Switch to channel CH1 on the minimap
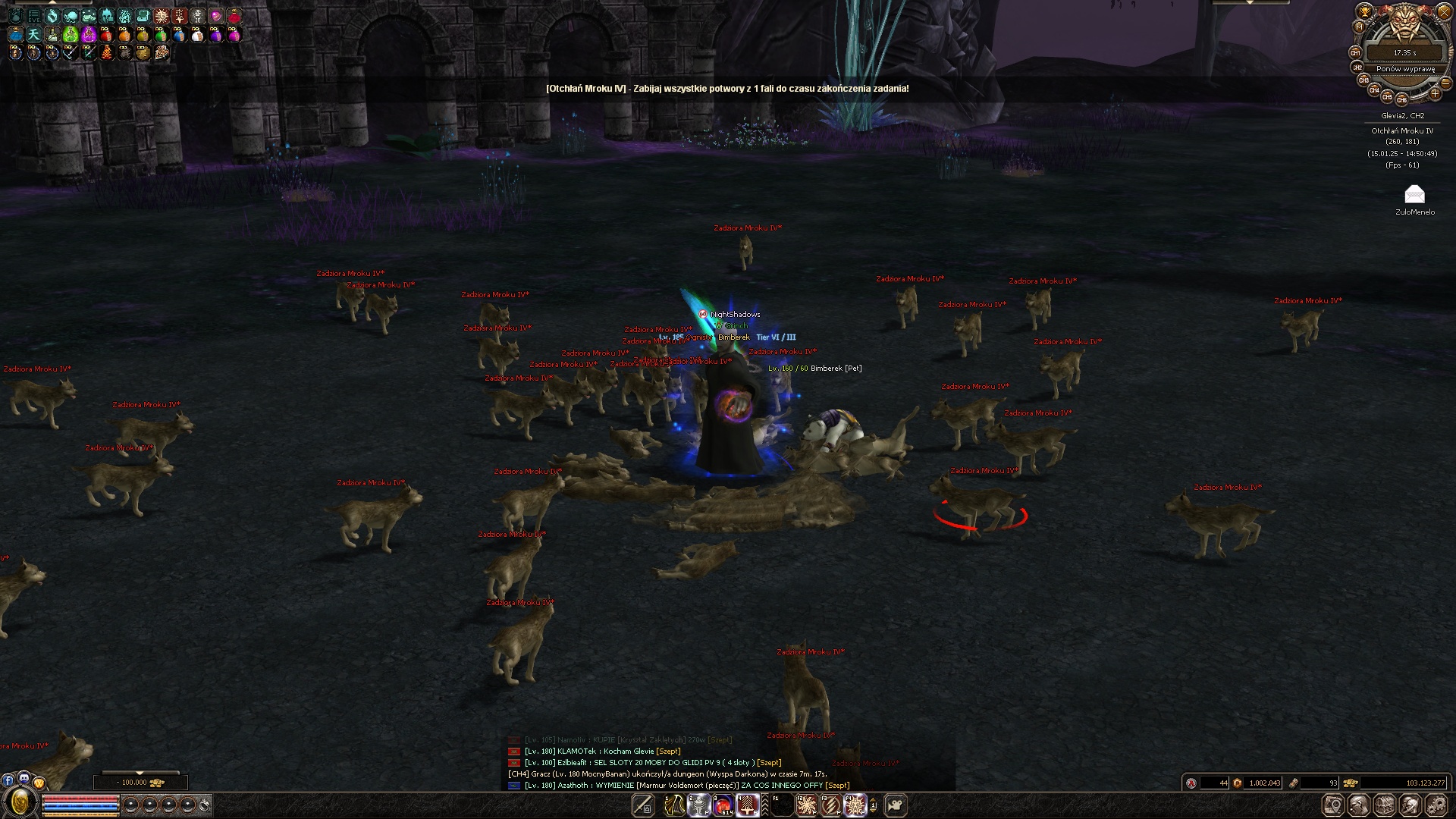 [1357, 52]
